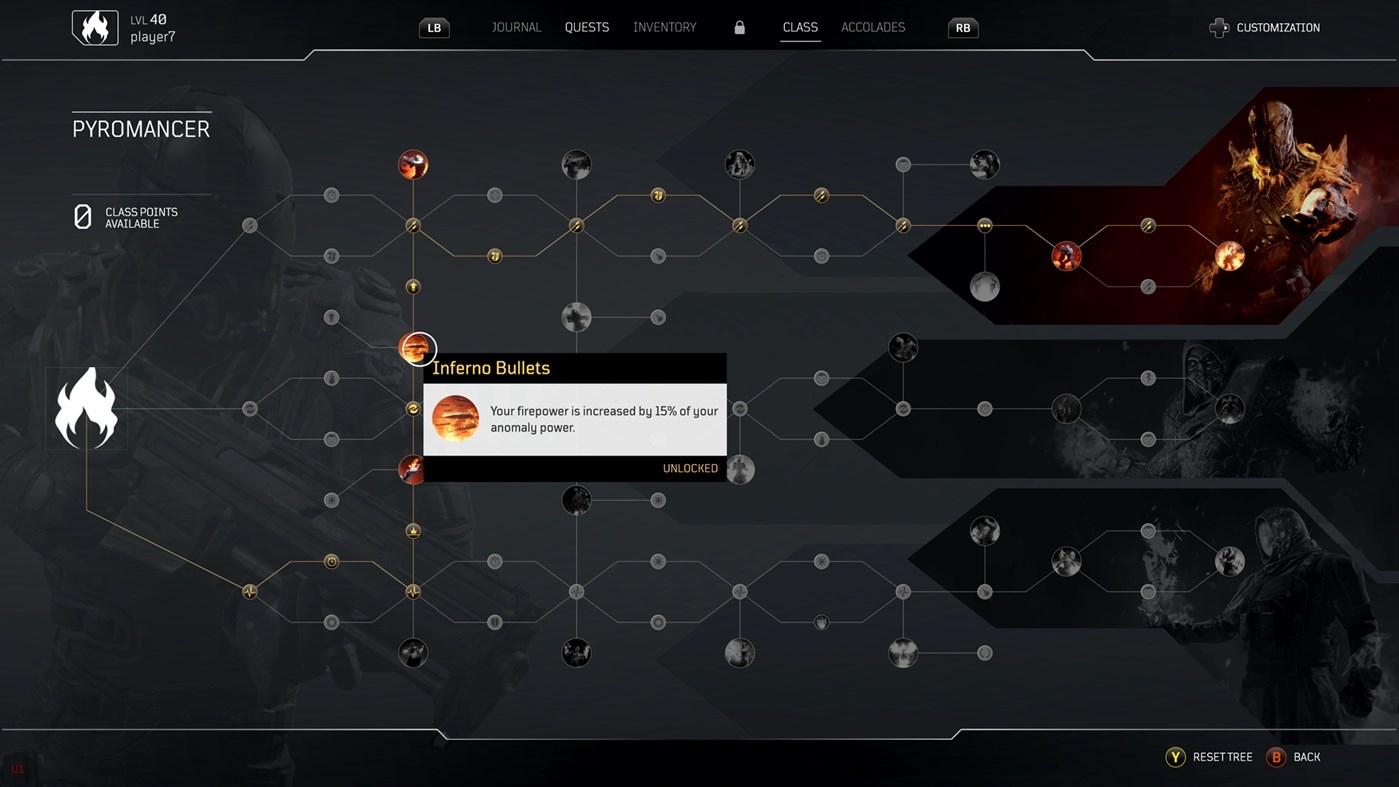Image resolution: width=1399 pixels, height=787 pixels.
Task: Select the glowing fiery explosion node far right
Action: pos(1229,256)
